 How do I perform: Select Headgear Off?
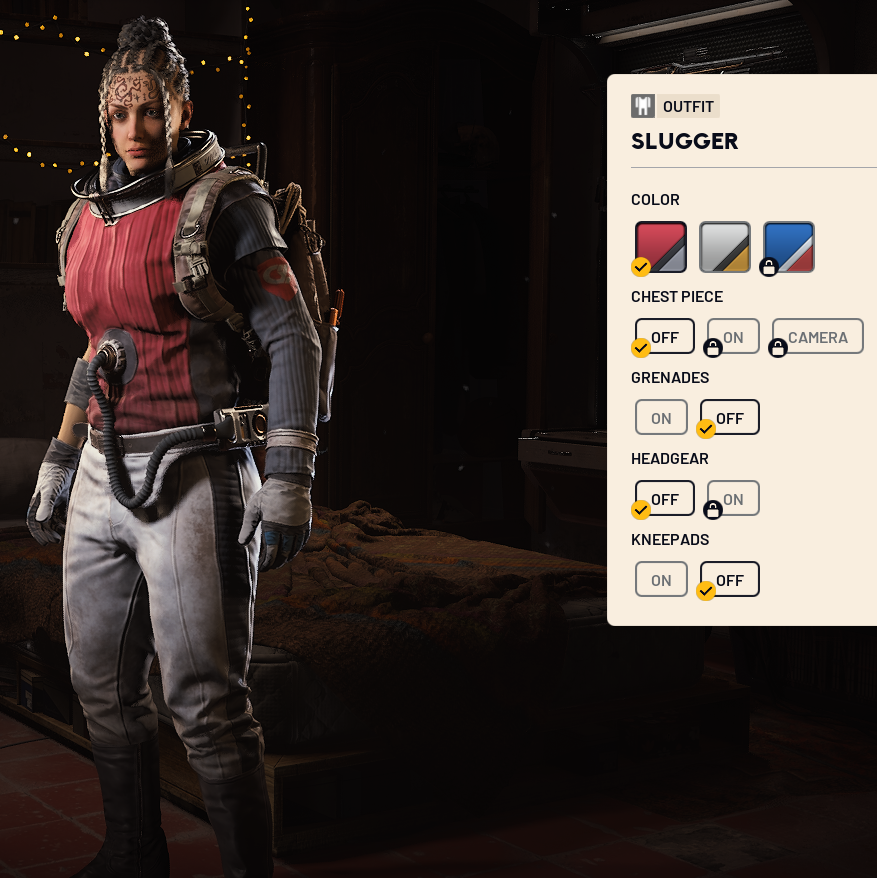665,499
